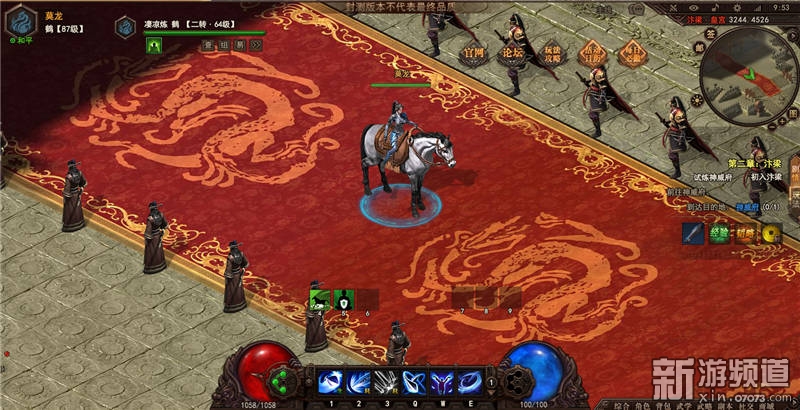This screenshot has height=410, width=800.
Task: Activate the skill in hotbar slot 1
Action: click(x=330, y=382)
